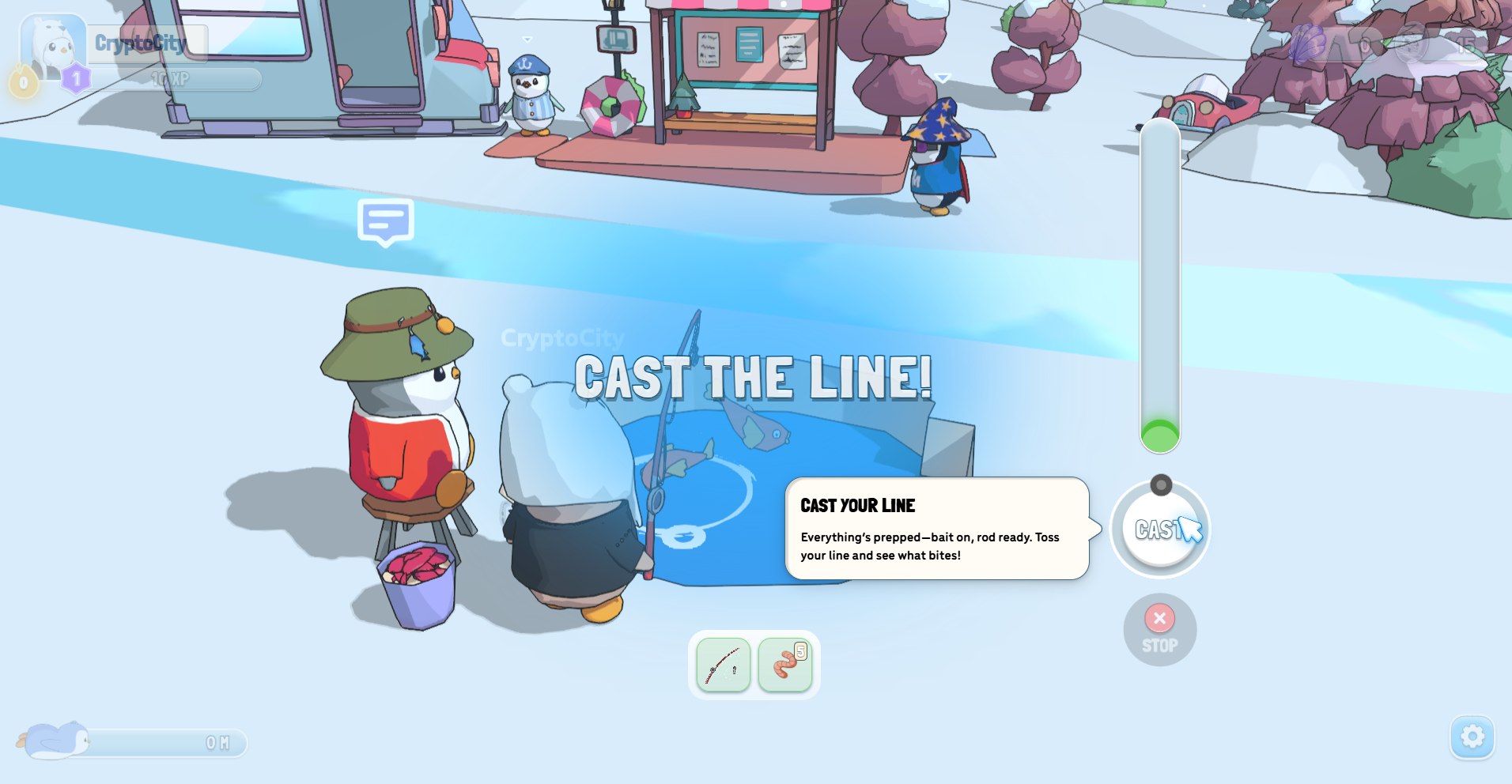1512x784 pixels.
Task: Open the CryptoCity player profile avatar
Action: (x=52, y=47)
